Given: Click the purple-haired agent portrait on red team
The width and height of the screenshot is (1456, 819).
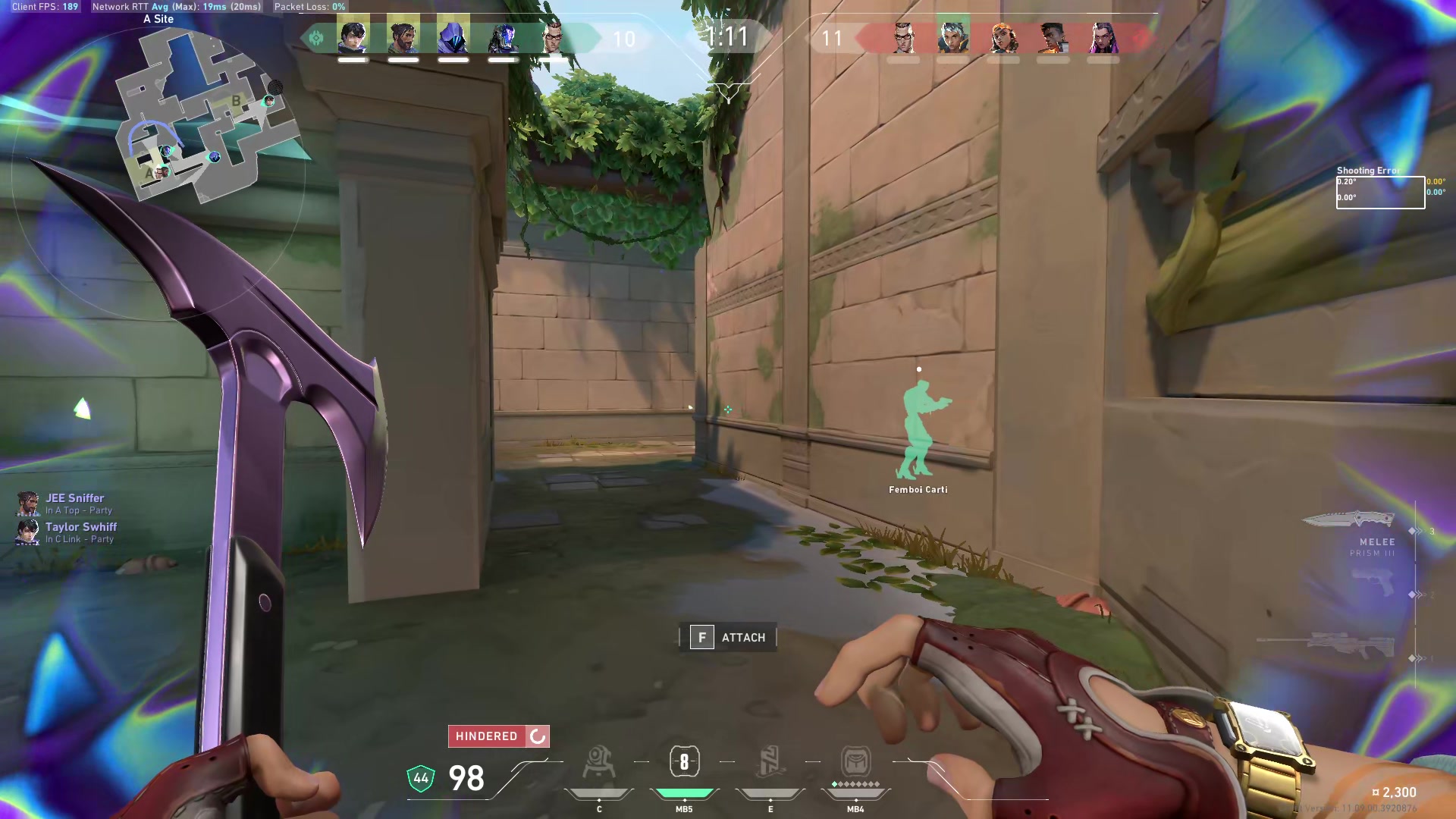Looking at the screenshot, I should [1103, 36].
